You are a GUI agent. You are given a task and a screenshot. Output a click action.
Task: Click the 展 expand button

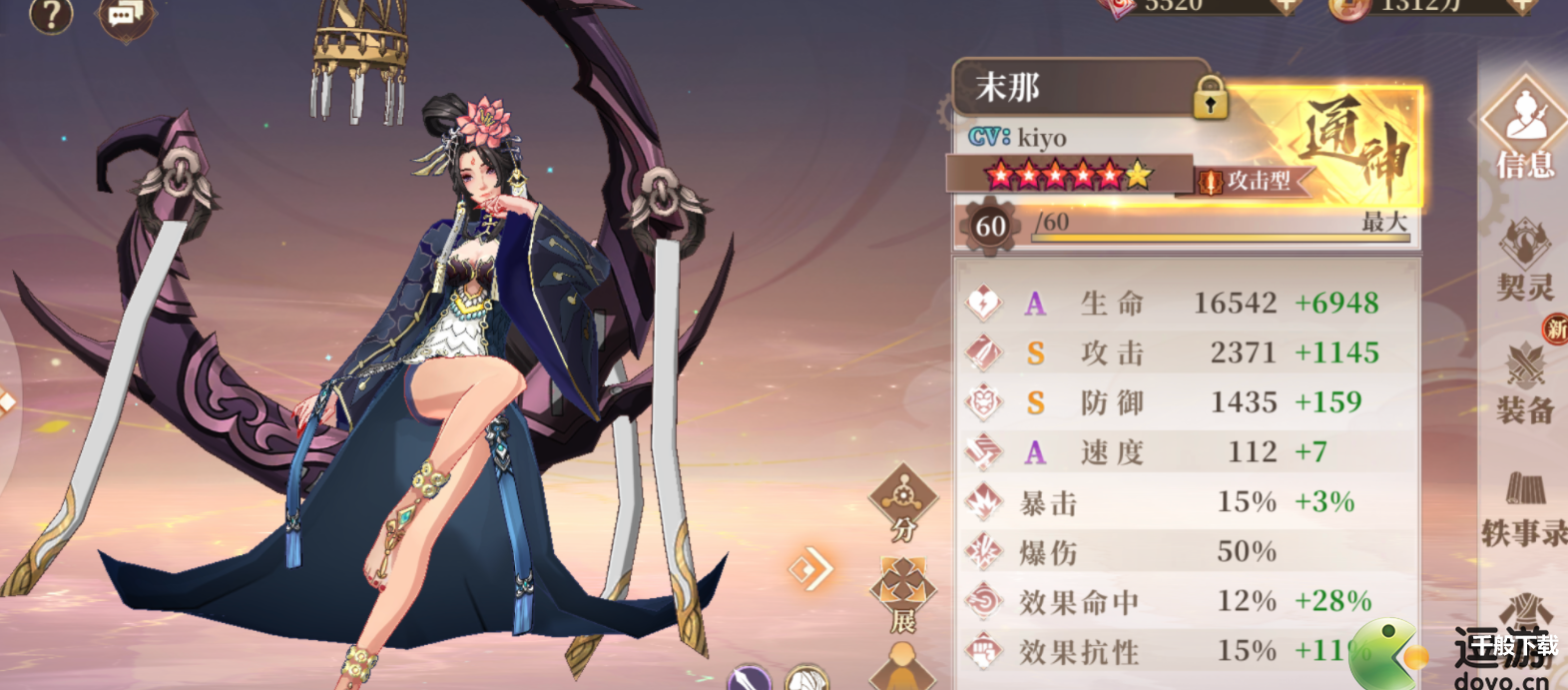[x=903, y=596]
